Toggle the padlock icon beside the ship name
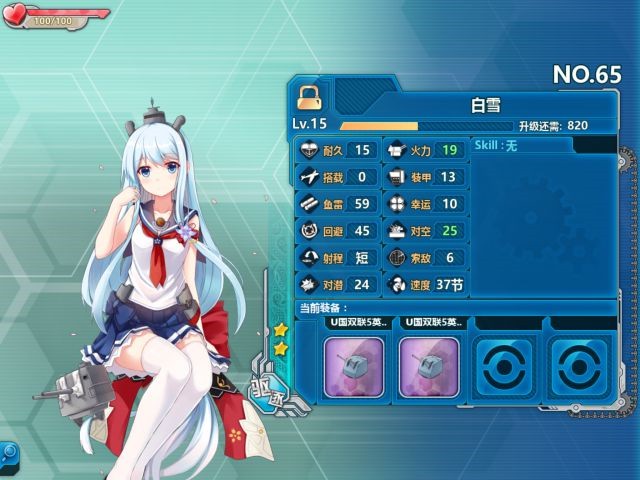The width and height of the screenshot is (640, 480). [x=307, y=96]
